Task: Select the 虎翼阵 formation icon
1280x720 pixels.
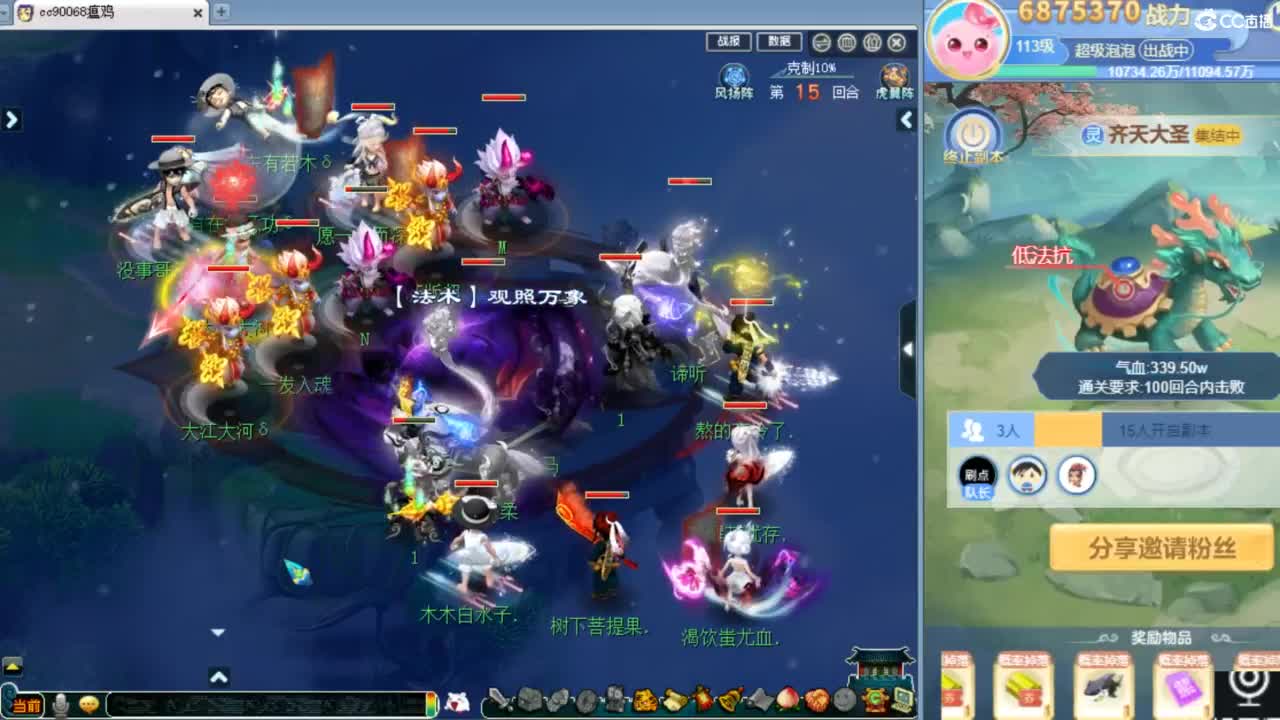Action: coord(893,76)
